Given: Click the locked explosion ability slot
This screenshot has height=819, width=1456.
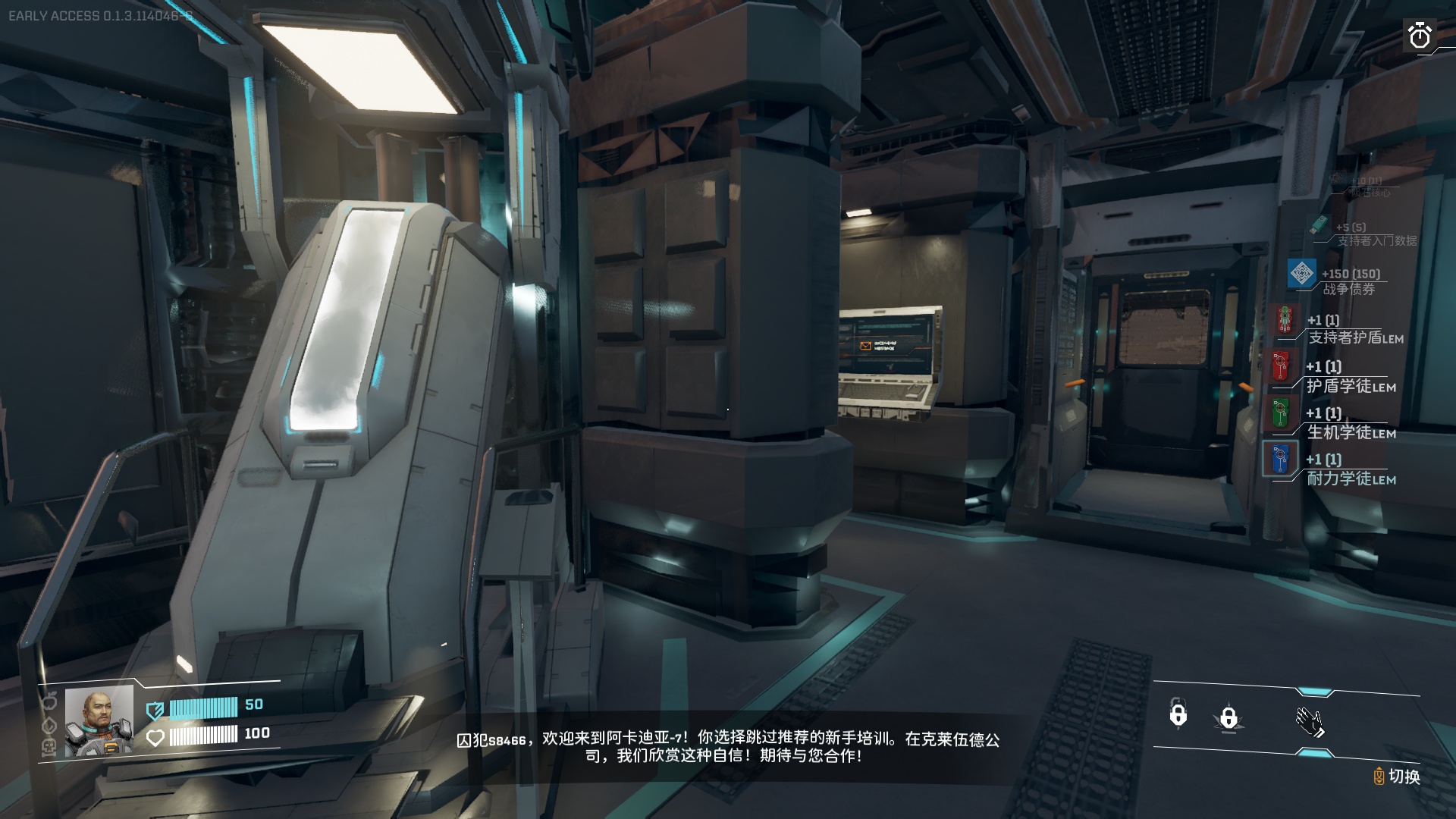Looking at the screenshot, I should click(1228, 717).
